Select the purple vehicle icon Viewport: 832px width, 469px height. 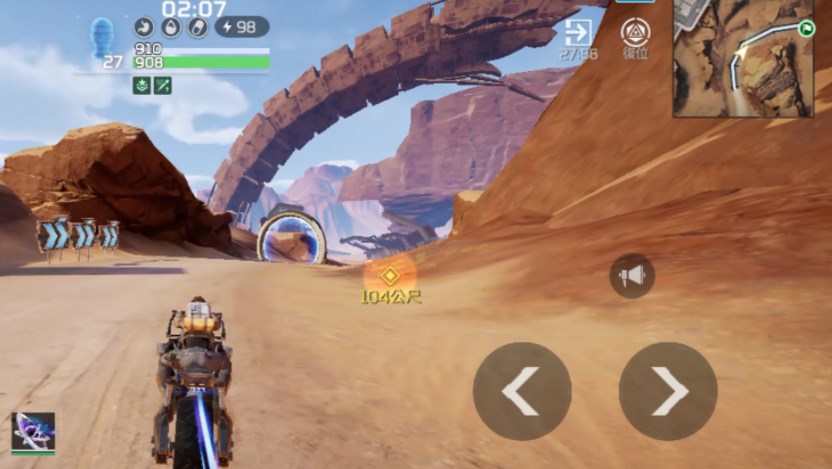coord(33,431)
